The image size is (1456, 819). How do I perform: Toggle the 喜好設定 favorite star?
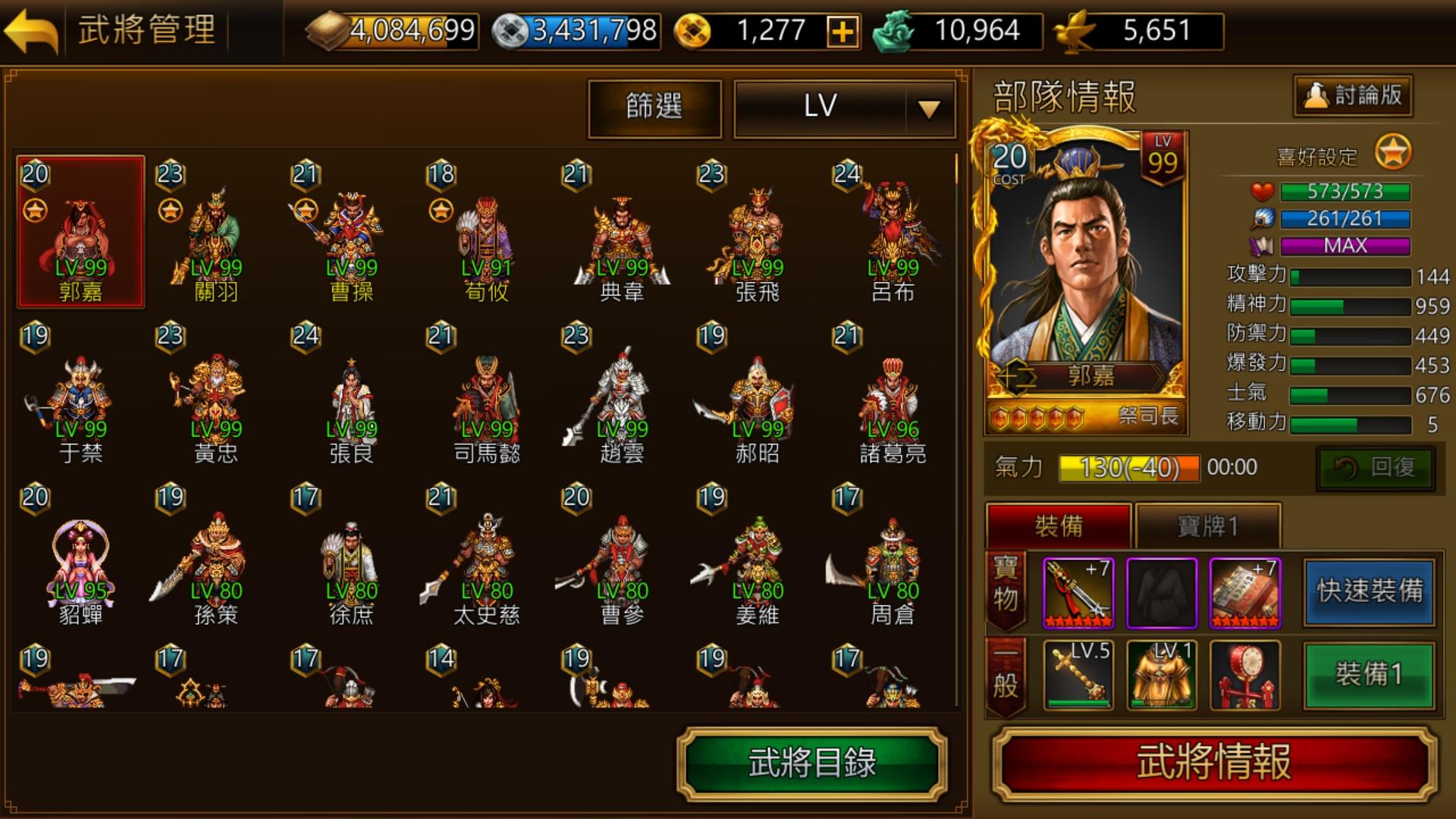(1393, 152)
